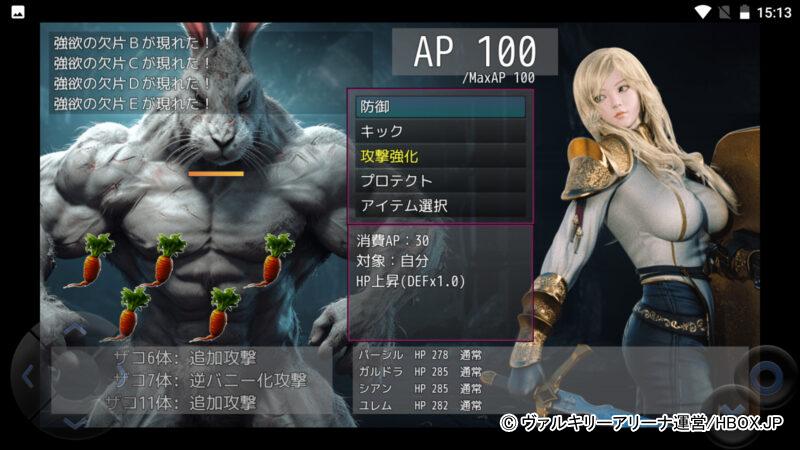Image resolution: width=800 pixels, height=450 pixels.
Task: Tap the blue circle virtual confirm button
Action: 767,377
